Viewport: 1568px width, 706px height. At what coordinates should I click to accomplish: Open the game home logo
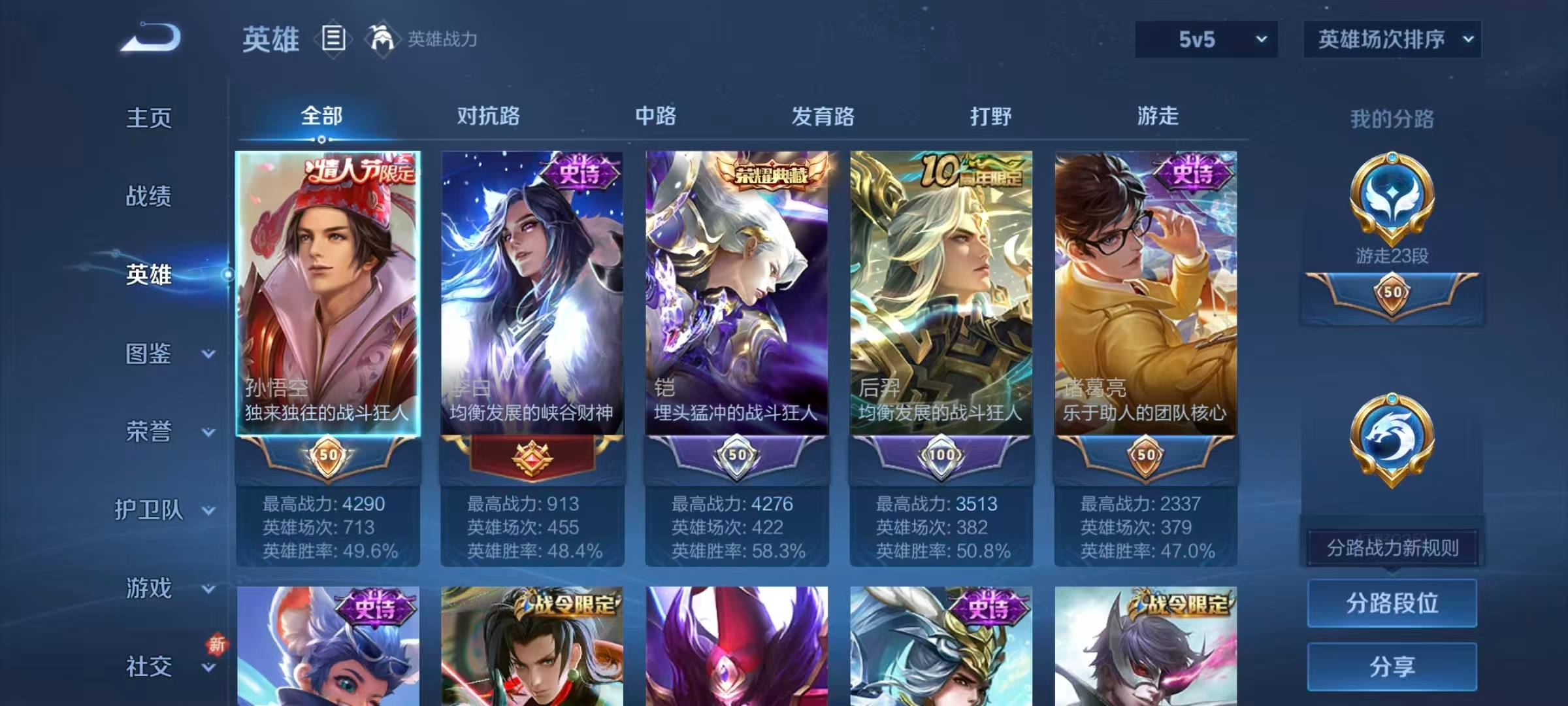tap(152, 38)
